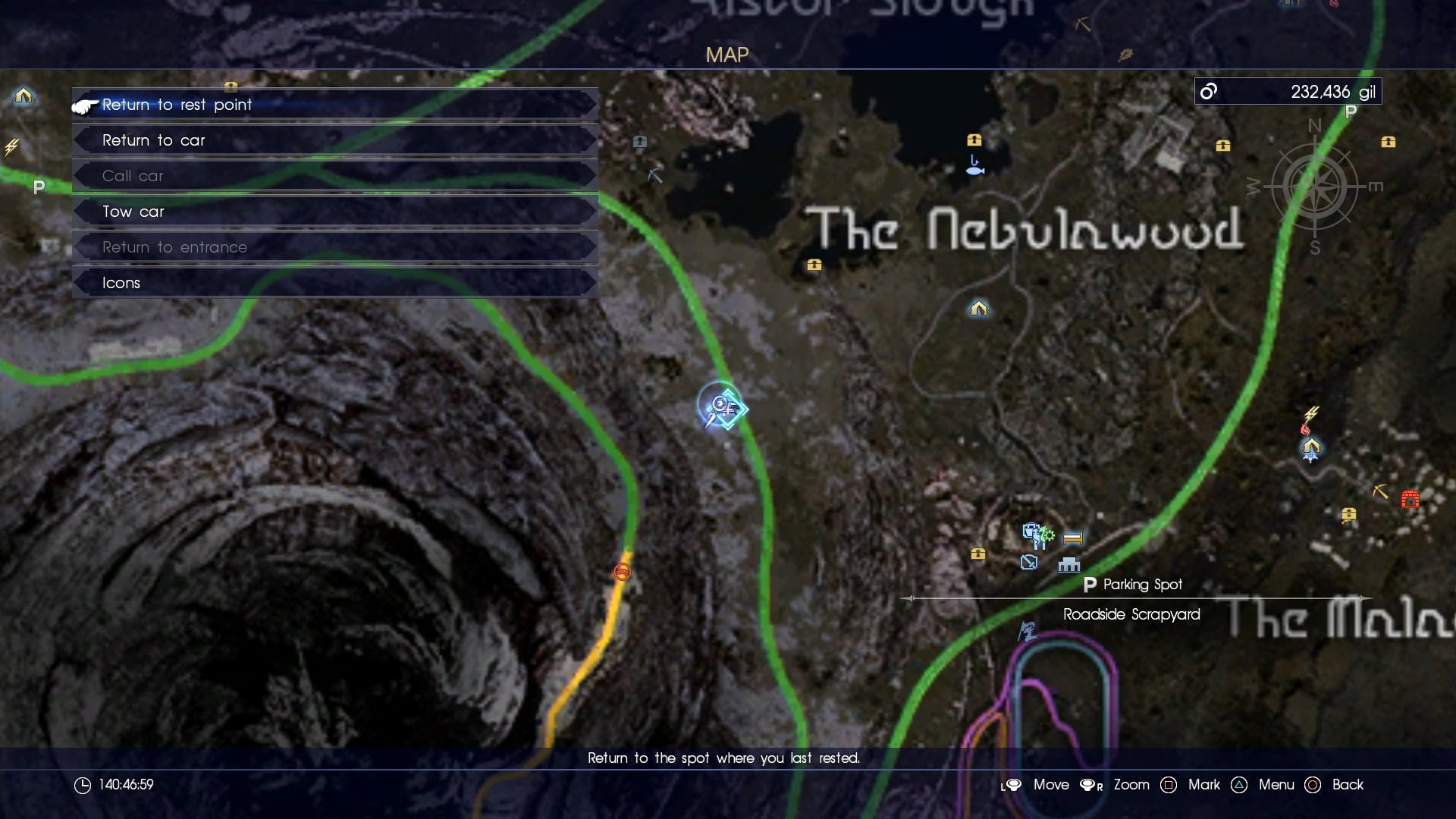The width and height of the screenshot is (1456, 819).
Task: Click the fishing spot map marker
Action: (975, 166)
